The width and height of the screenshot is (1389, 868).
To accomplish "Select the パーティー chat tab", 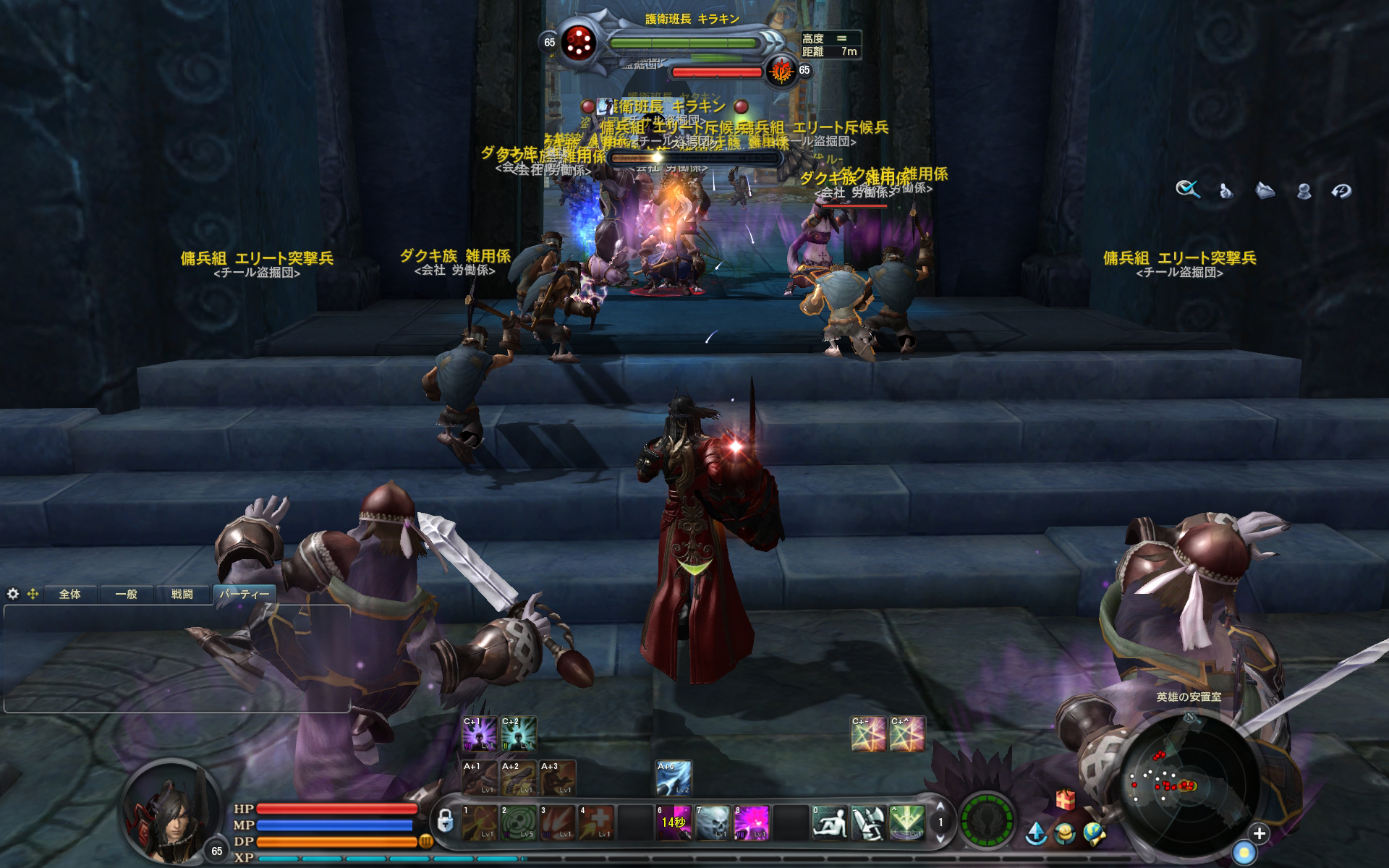I will (244, 594).
